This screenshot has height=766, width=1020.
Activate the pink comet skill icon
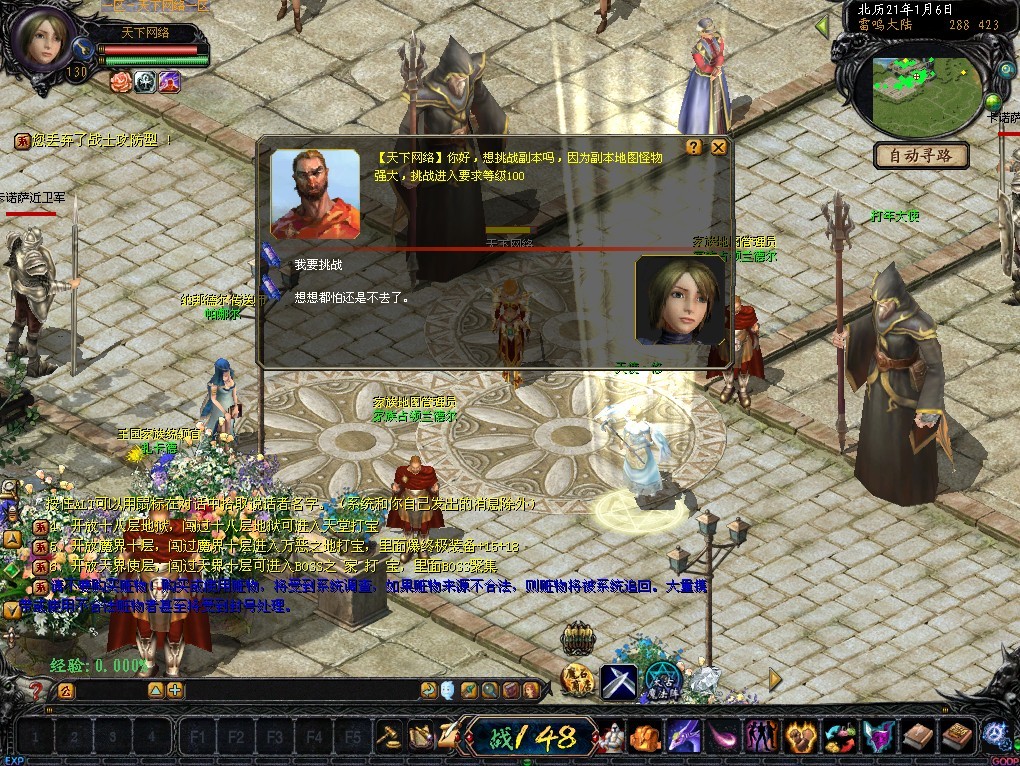click(x=720, y=737)
